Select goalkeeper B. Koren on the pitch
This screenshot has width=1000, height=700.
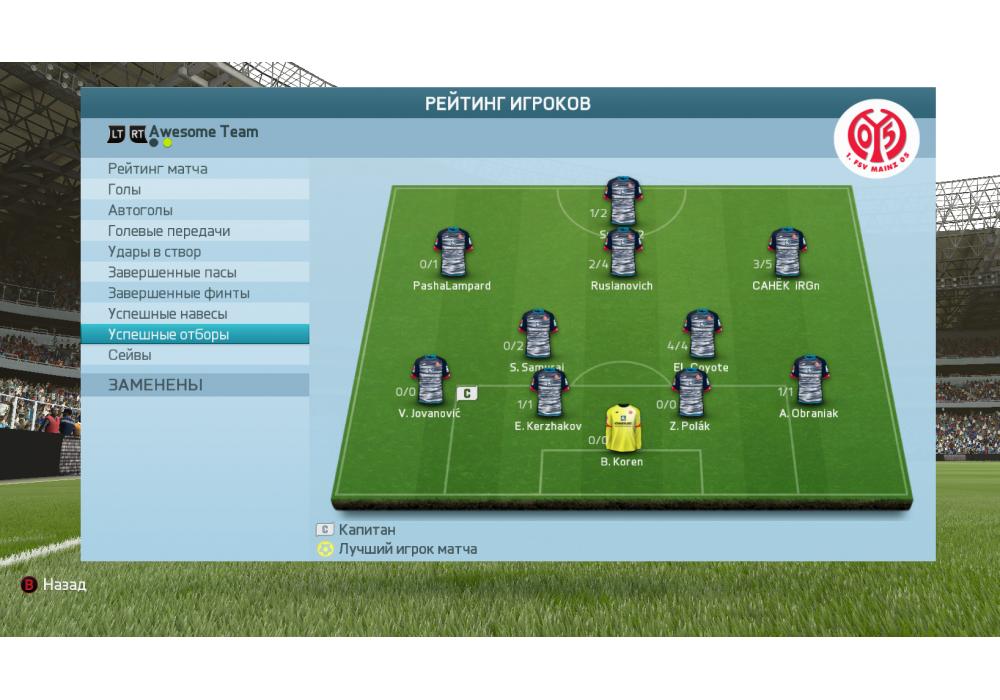(623, 429)
